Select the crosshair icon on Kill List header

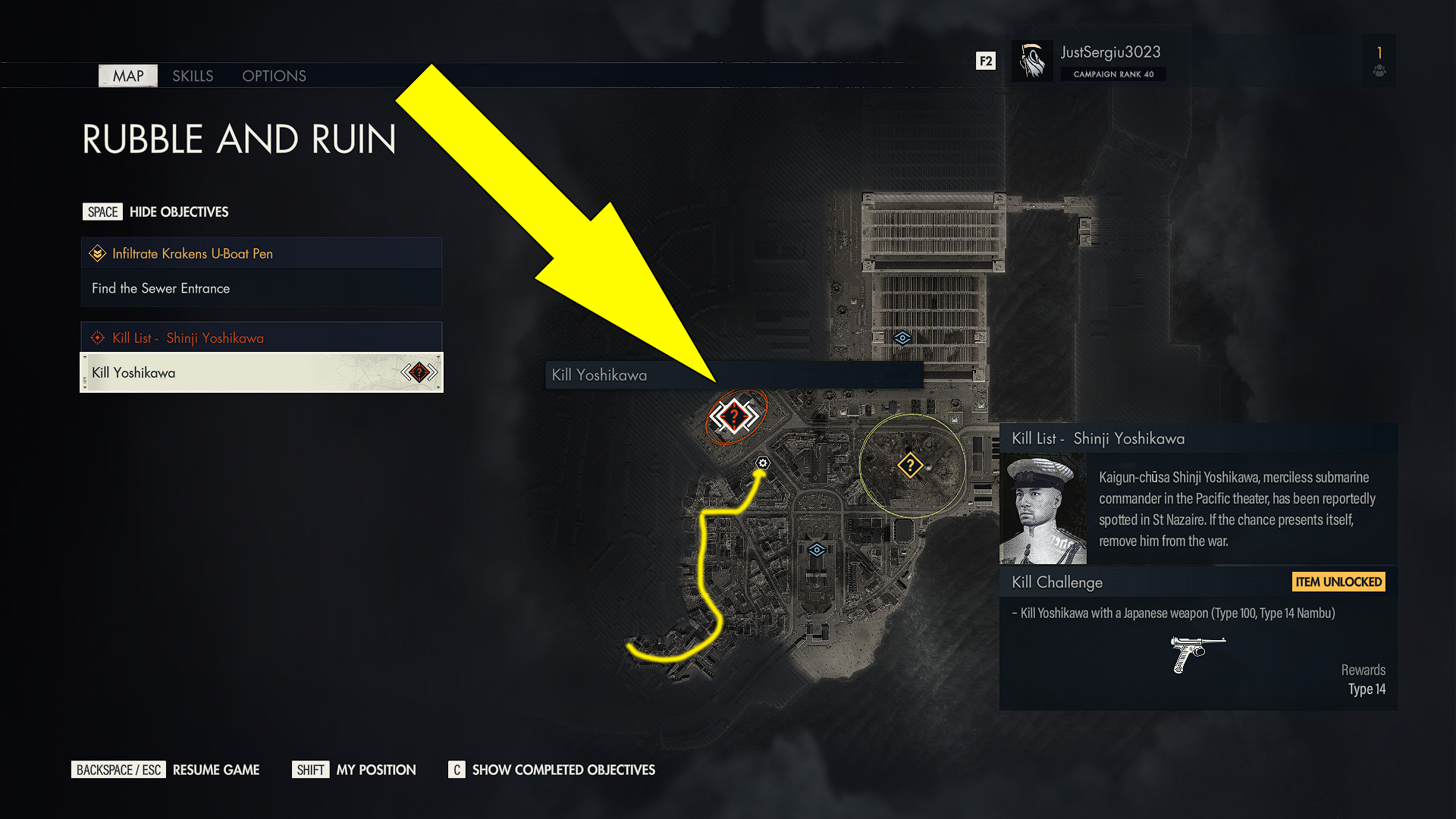pyautogui.click(x=97, y=337)
